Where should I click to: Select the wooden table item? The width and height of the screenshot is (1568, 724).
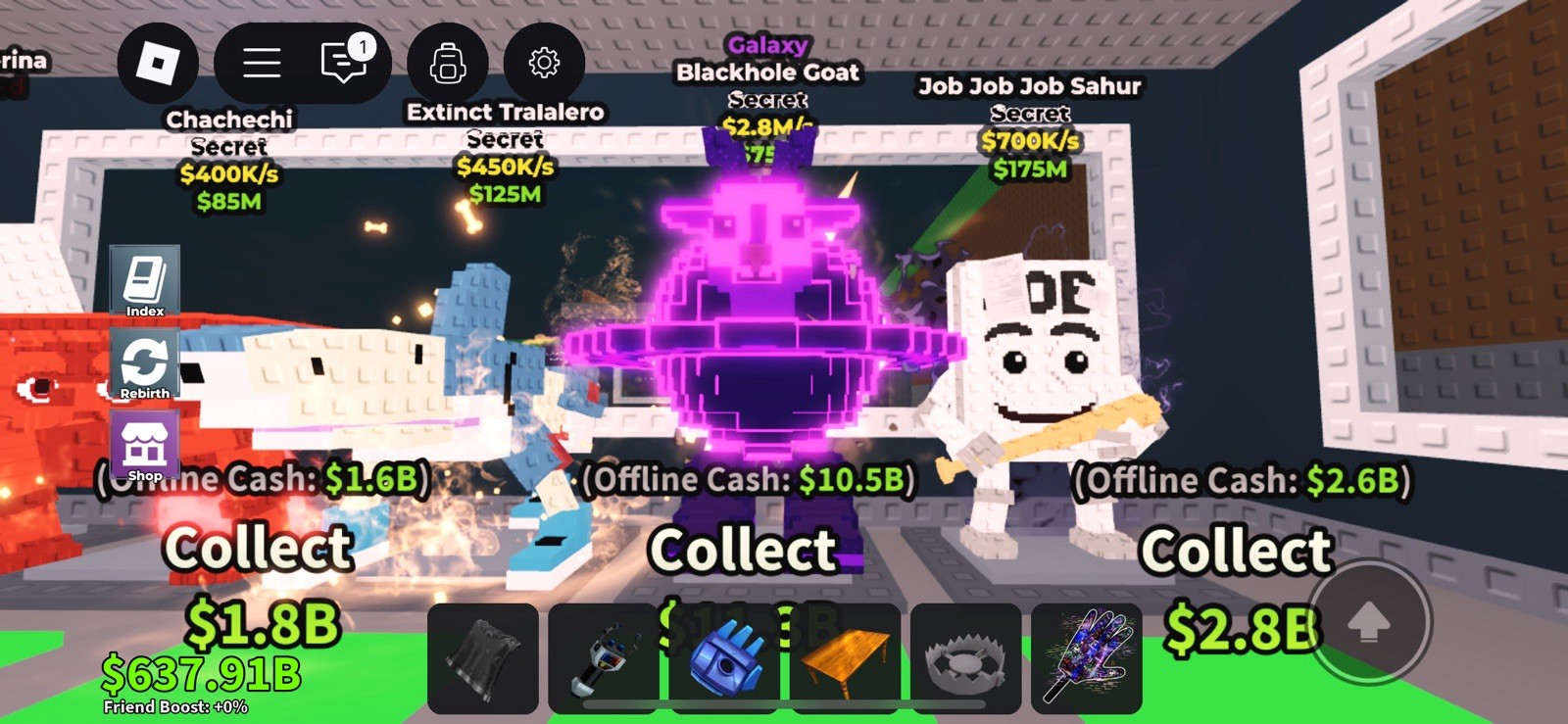pyautogui.click(x=845, y=658)
